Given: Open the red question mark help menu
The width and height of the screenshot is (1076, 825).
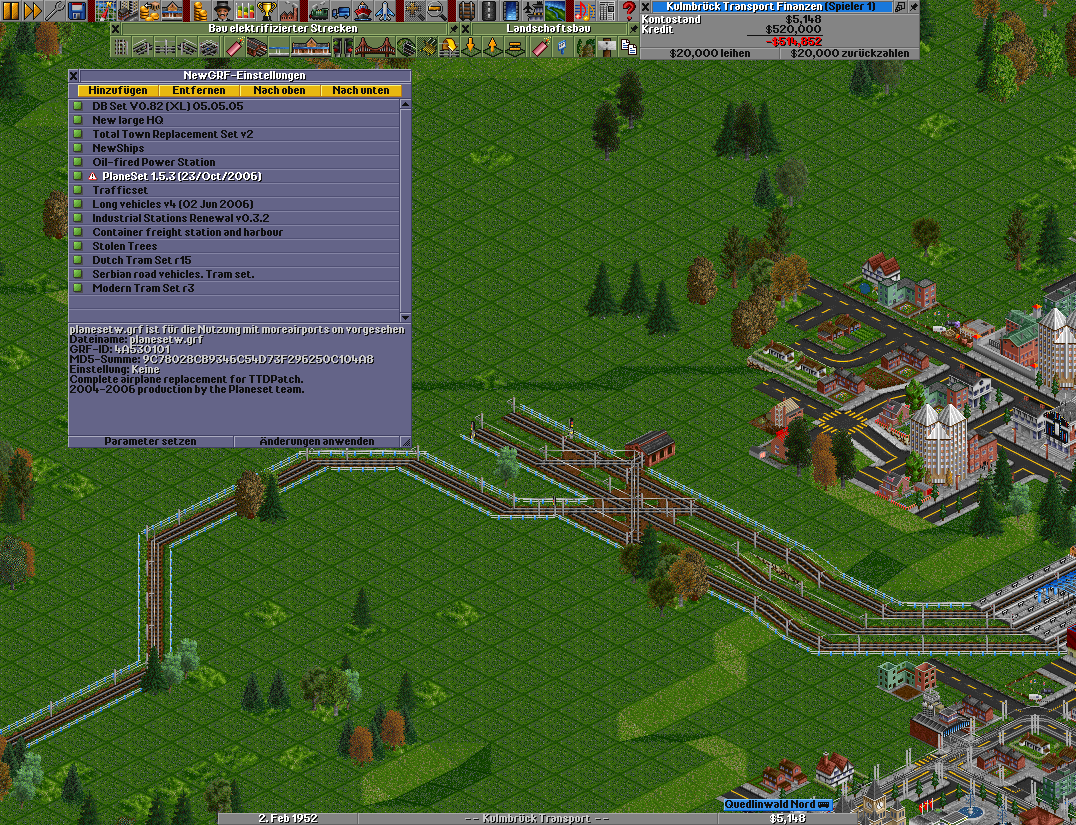Looking at the screenshot, I should click(629, 10).
